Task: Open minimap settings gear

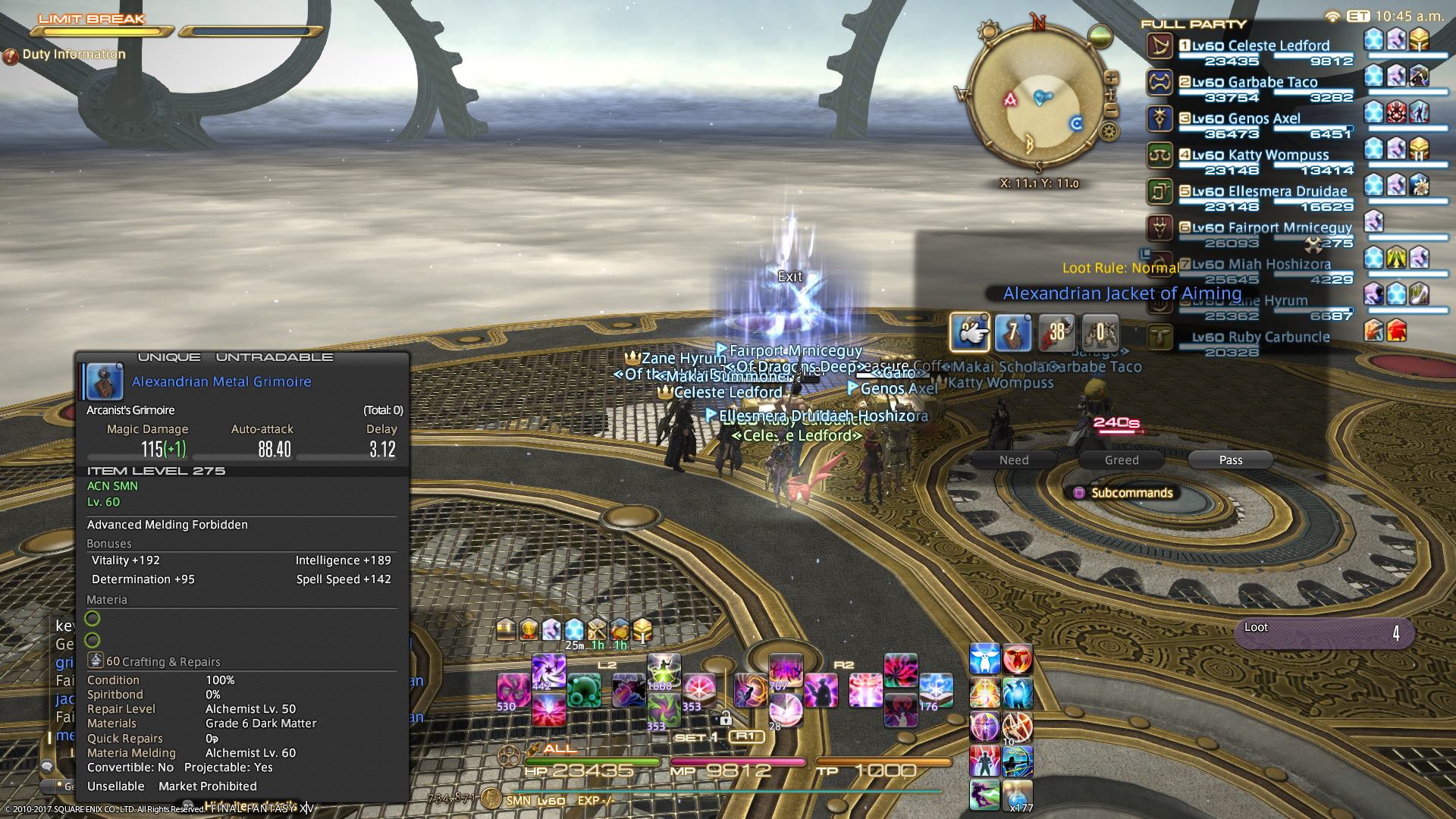Action: (1109, 132)
